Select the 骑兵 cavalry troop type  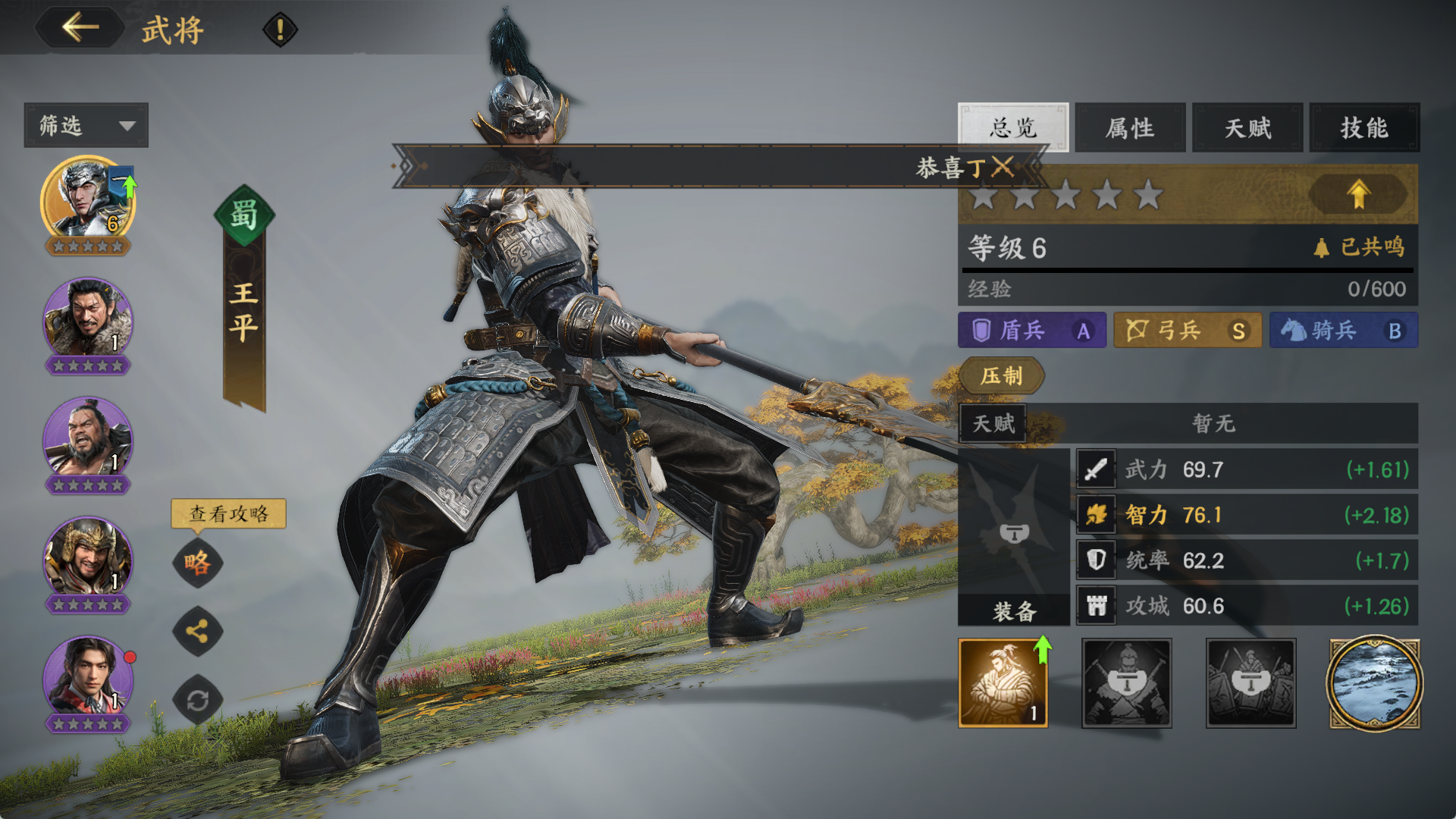(1343, 331)
